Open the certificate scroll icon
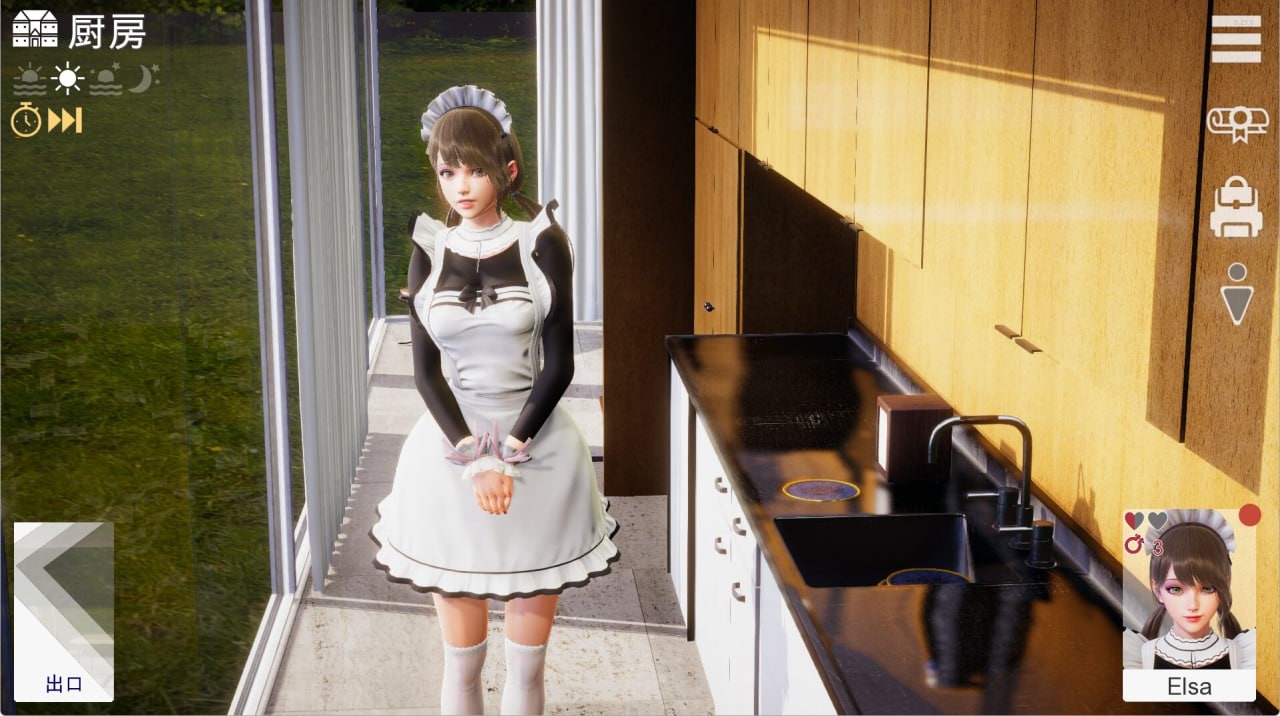The image size is (1280, 716). click(x=1237, y=123)
